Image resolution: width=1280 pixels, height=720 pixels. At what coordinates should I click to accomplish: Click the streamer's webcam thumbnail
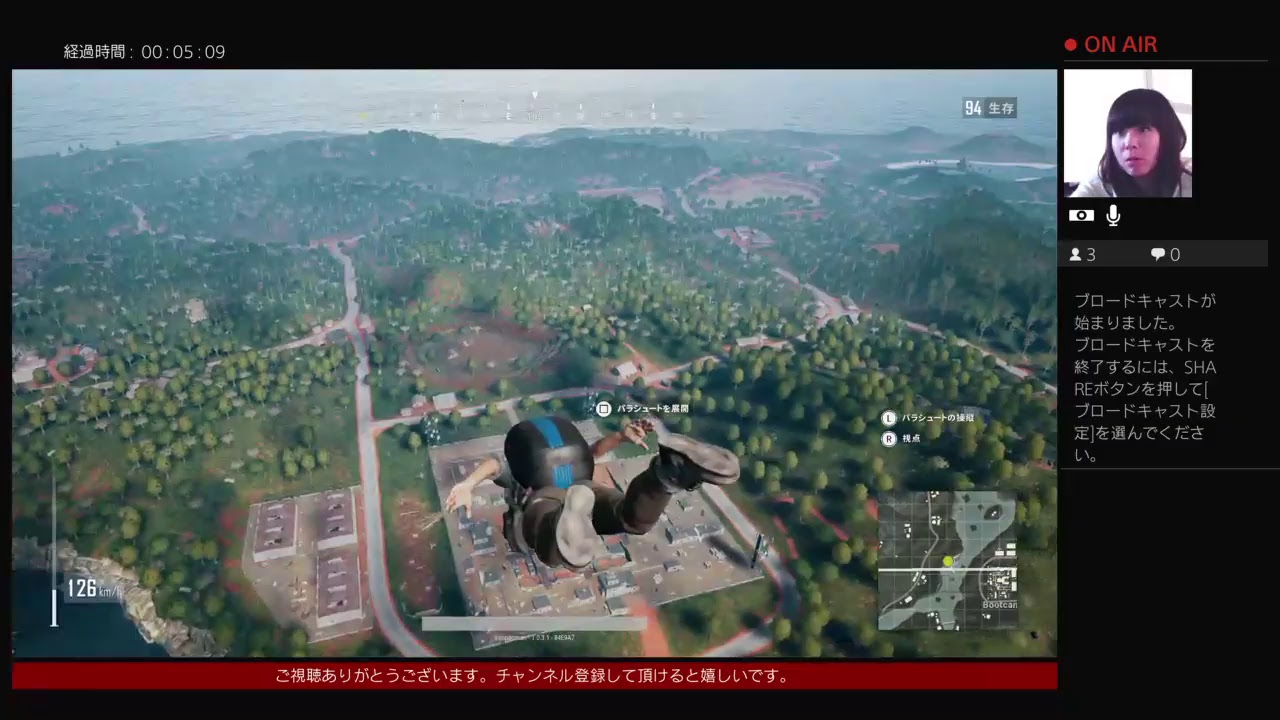pyautogui.click(x=1128, y=133)
